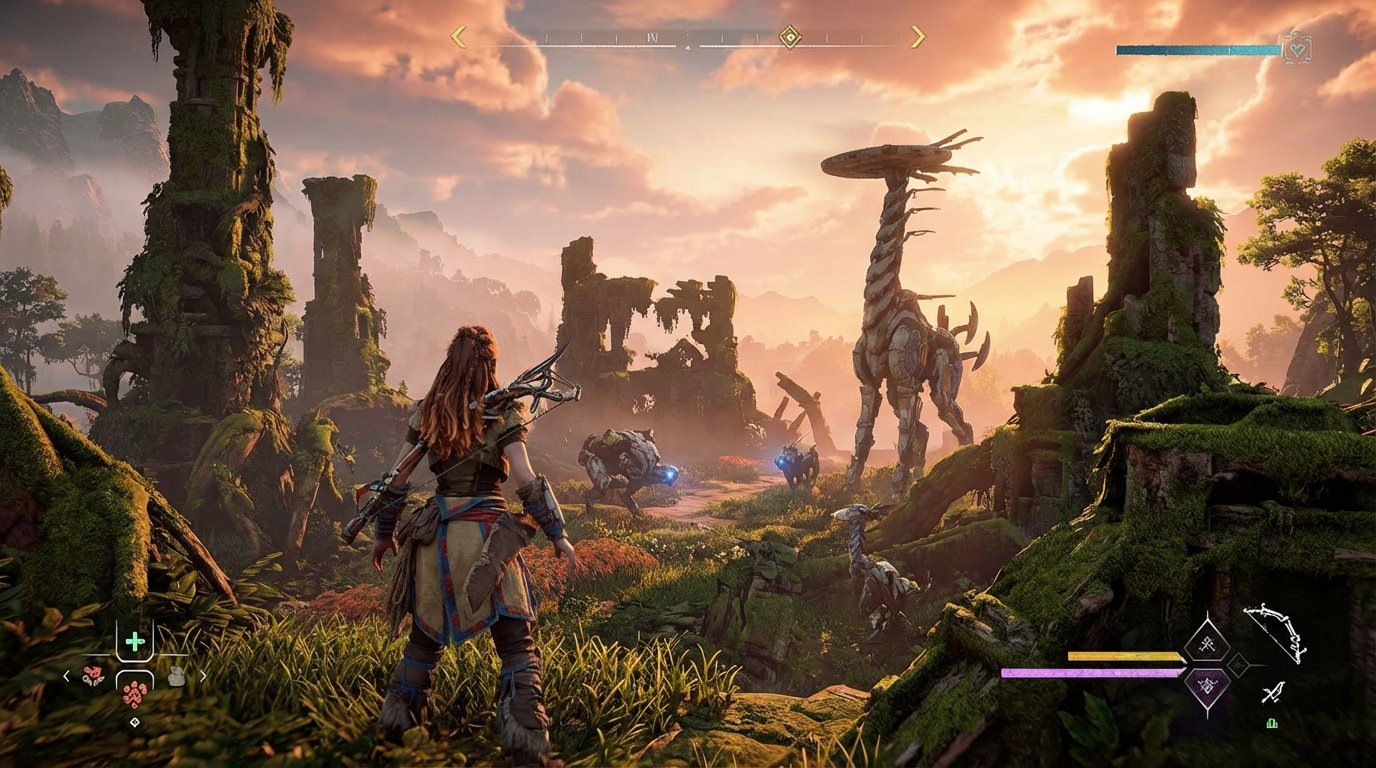Cycle left through quick items

coord(65,675)
